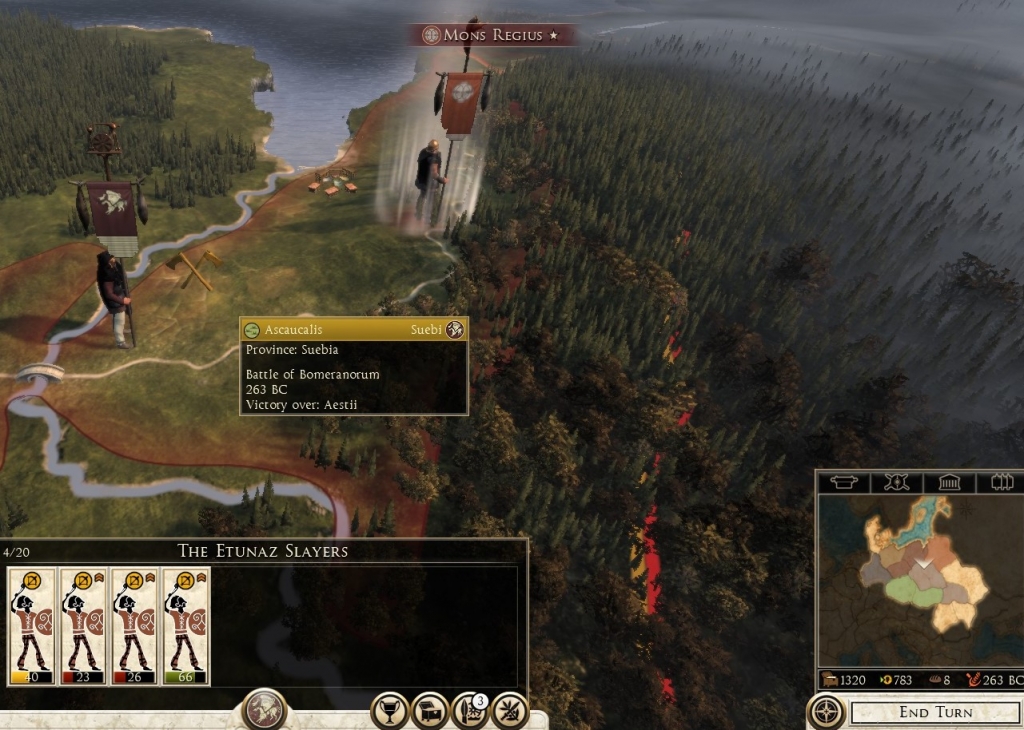Open the button with the 3 badge

(x=469, y=710)
